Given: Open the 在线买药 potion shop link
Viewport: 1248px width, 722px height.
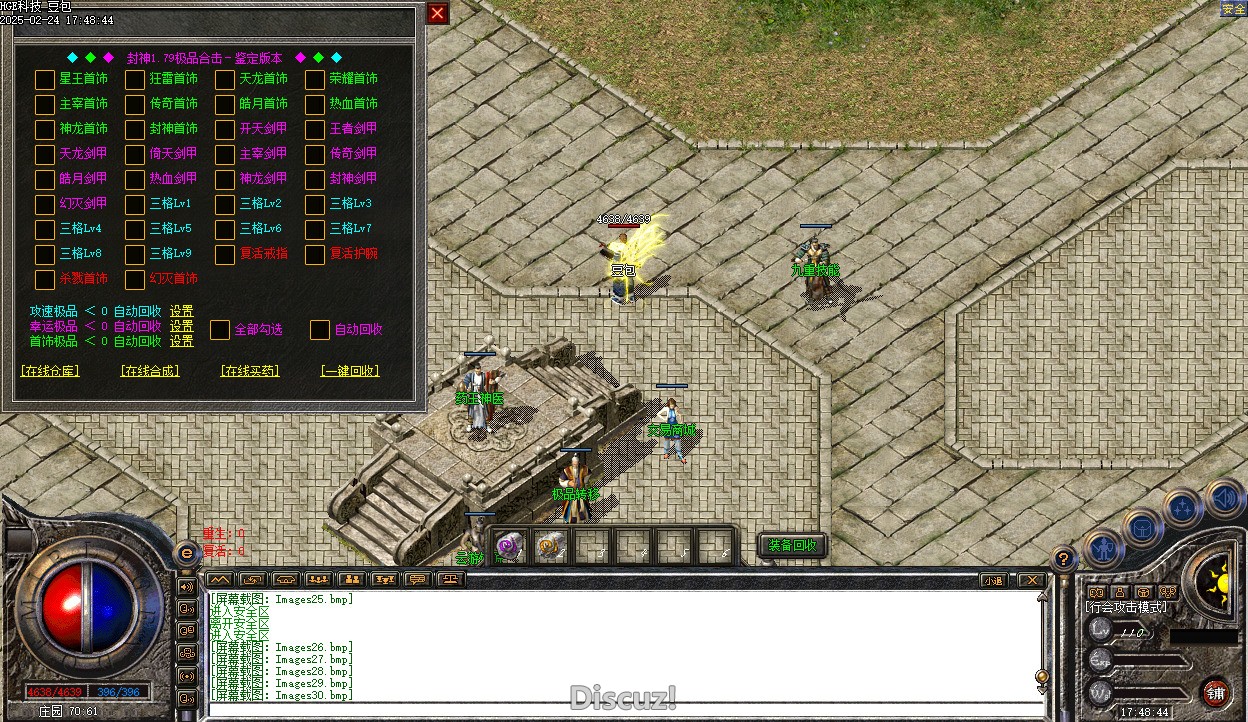Looking at the screenshot, I should 250,371.
